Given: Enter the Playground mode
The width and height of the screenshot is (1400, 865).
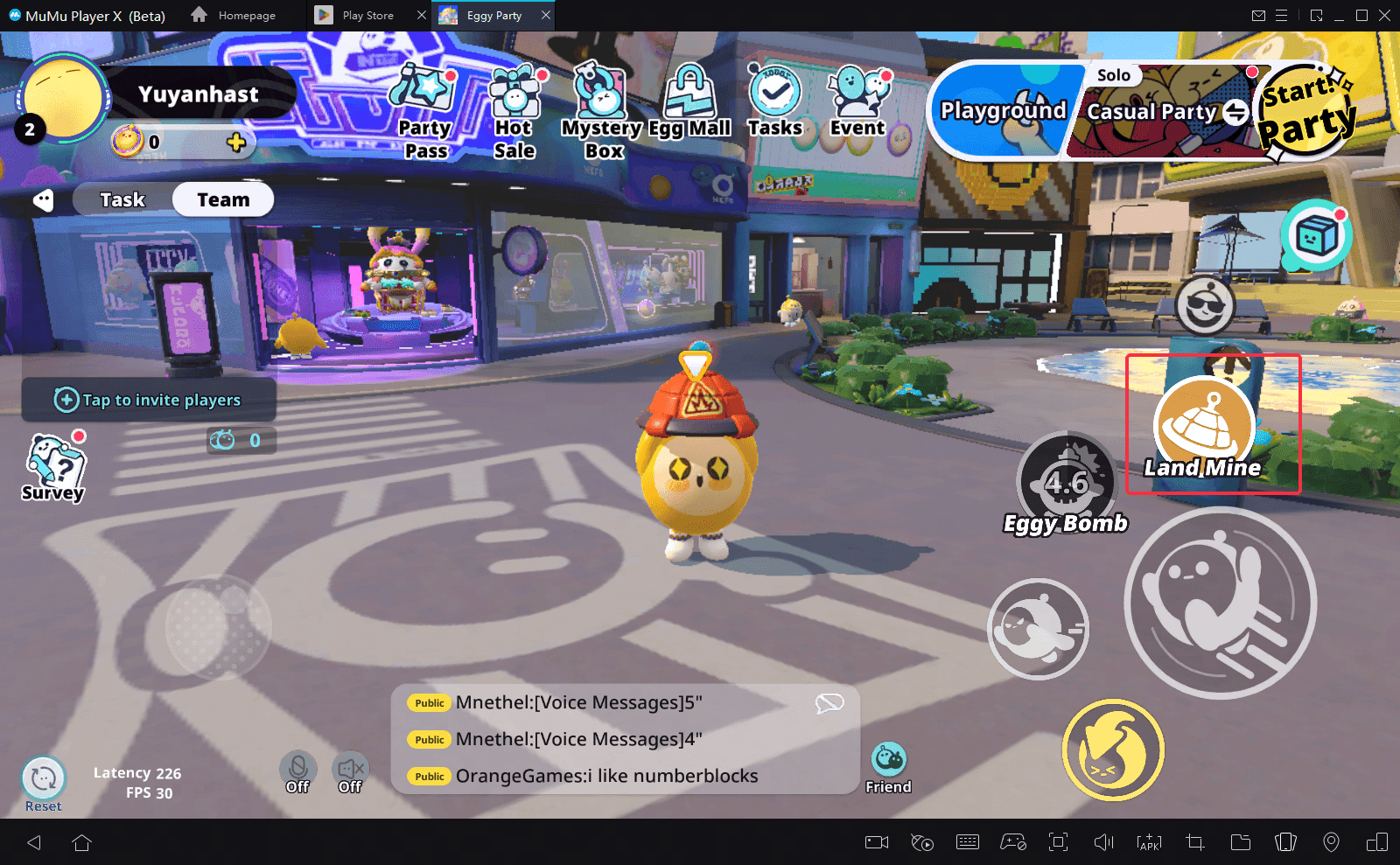Looking at the screenshot, I should pyautogui.click(x=1003, y=111).
